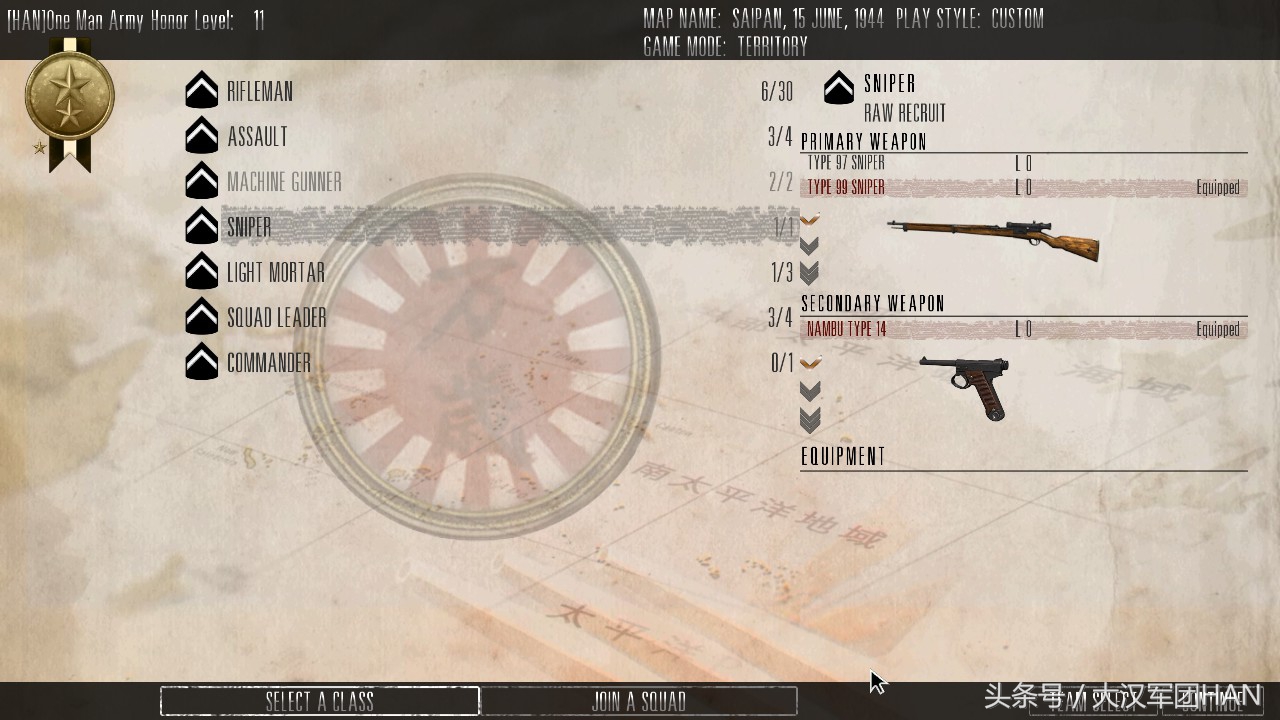Viewport: 1280px width, 720px height.
Task: Click the Continue button
Action: coord(1213,701)
